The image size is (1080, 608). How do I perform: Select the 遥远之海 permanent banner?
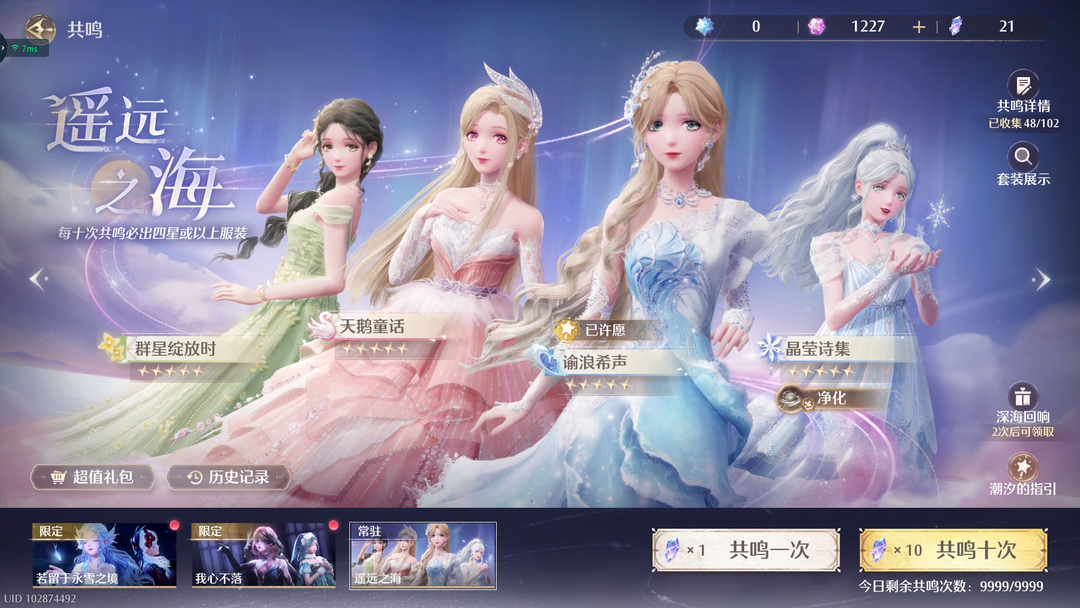pos(422,555)
